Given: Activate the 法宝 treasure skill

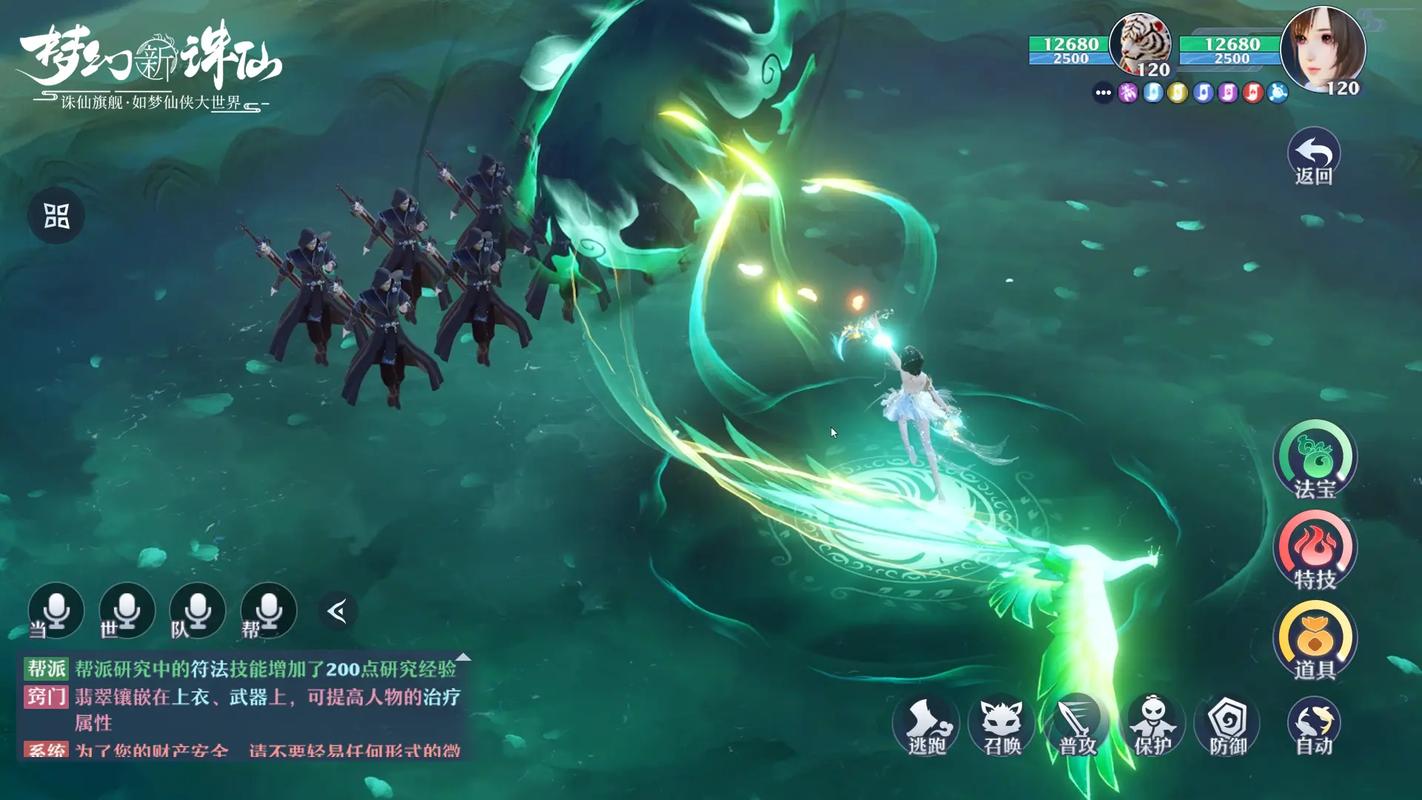Looking at the screenshot, I should 1314,458.
